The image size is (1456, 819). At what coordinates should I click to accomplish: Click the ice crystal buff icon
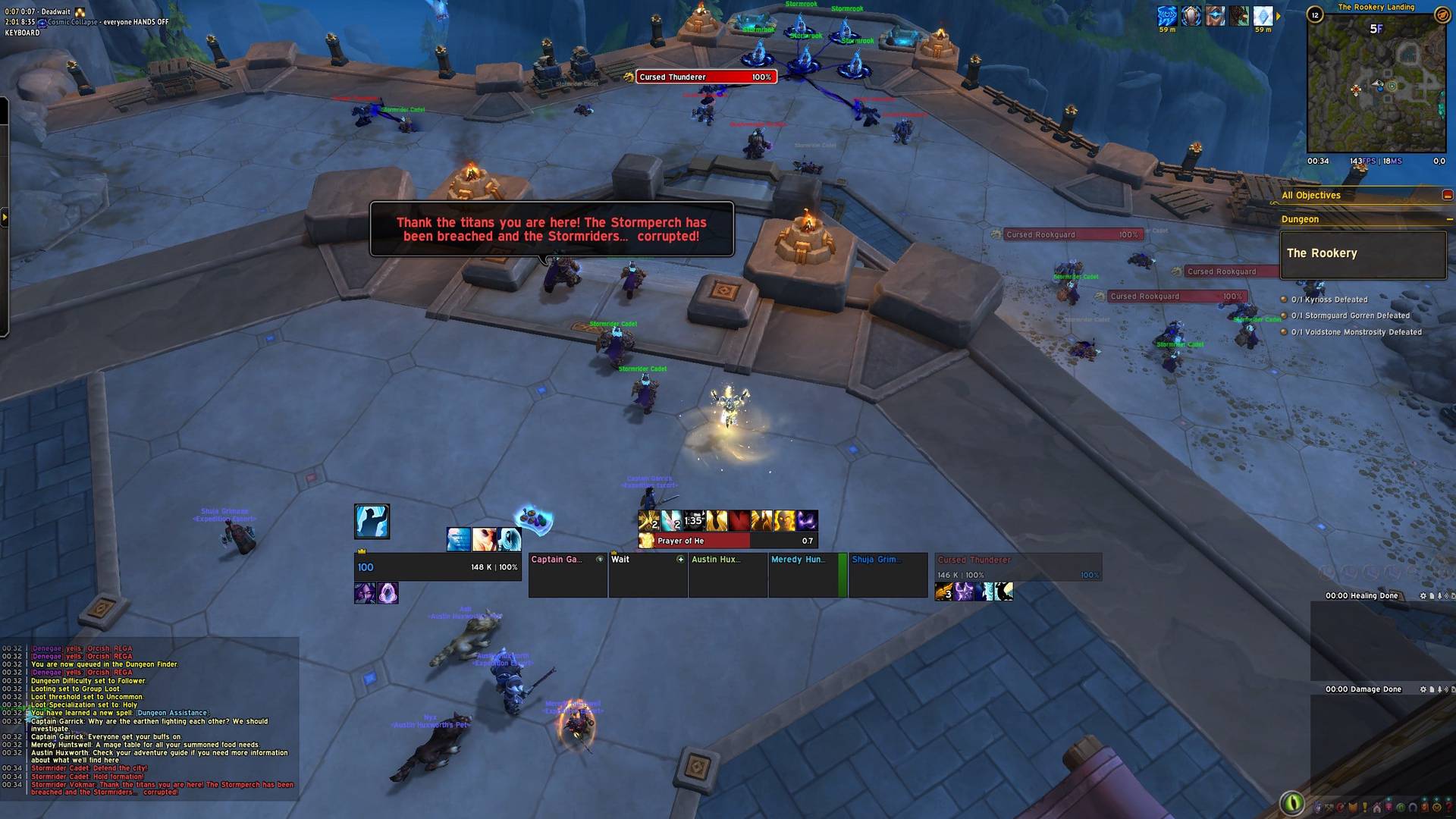(1263, 16)
